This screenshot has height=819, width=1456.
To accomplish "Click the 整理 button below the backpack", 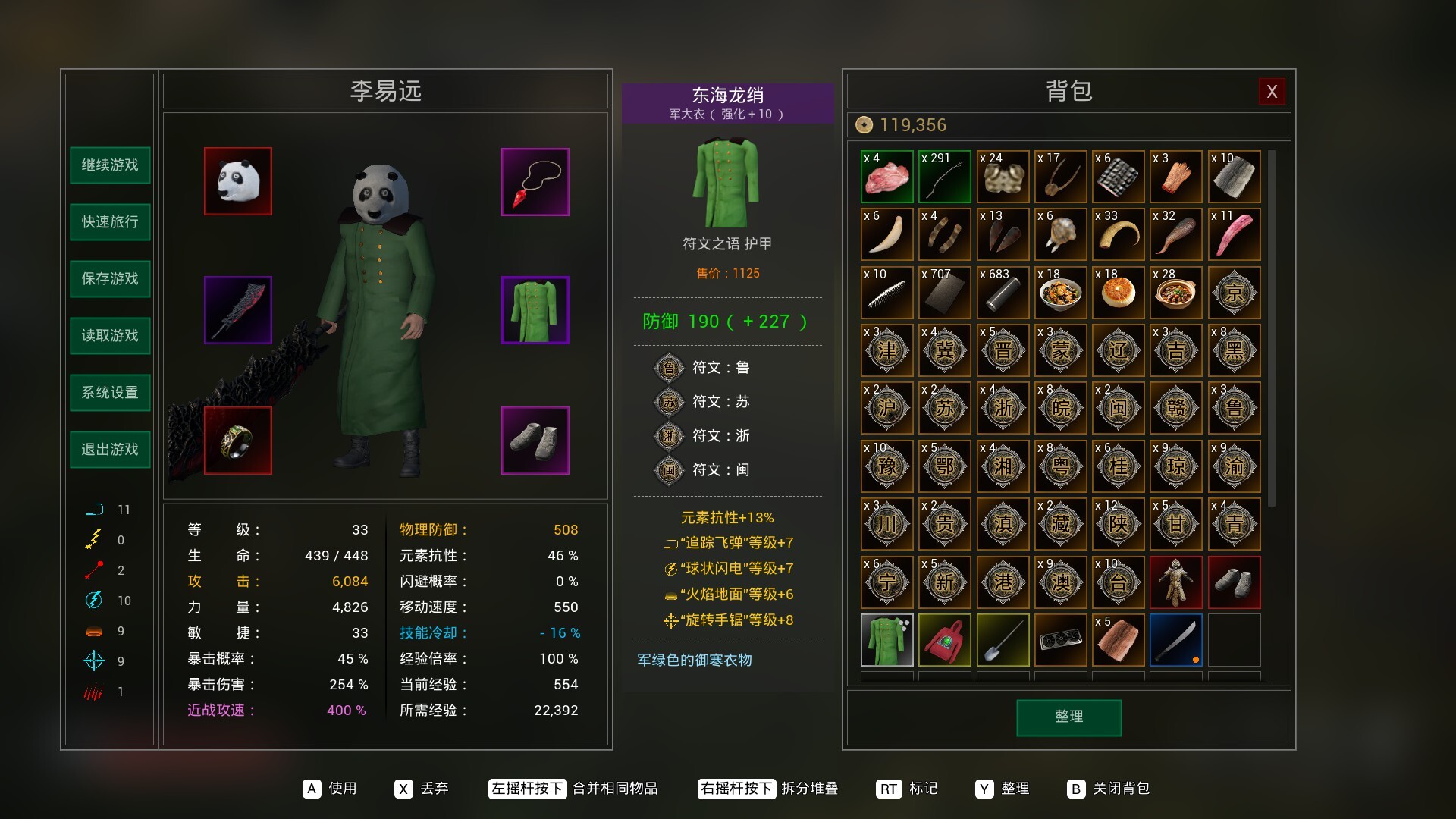I will 1068,717.
